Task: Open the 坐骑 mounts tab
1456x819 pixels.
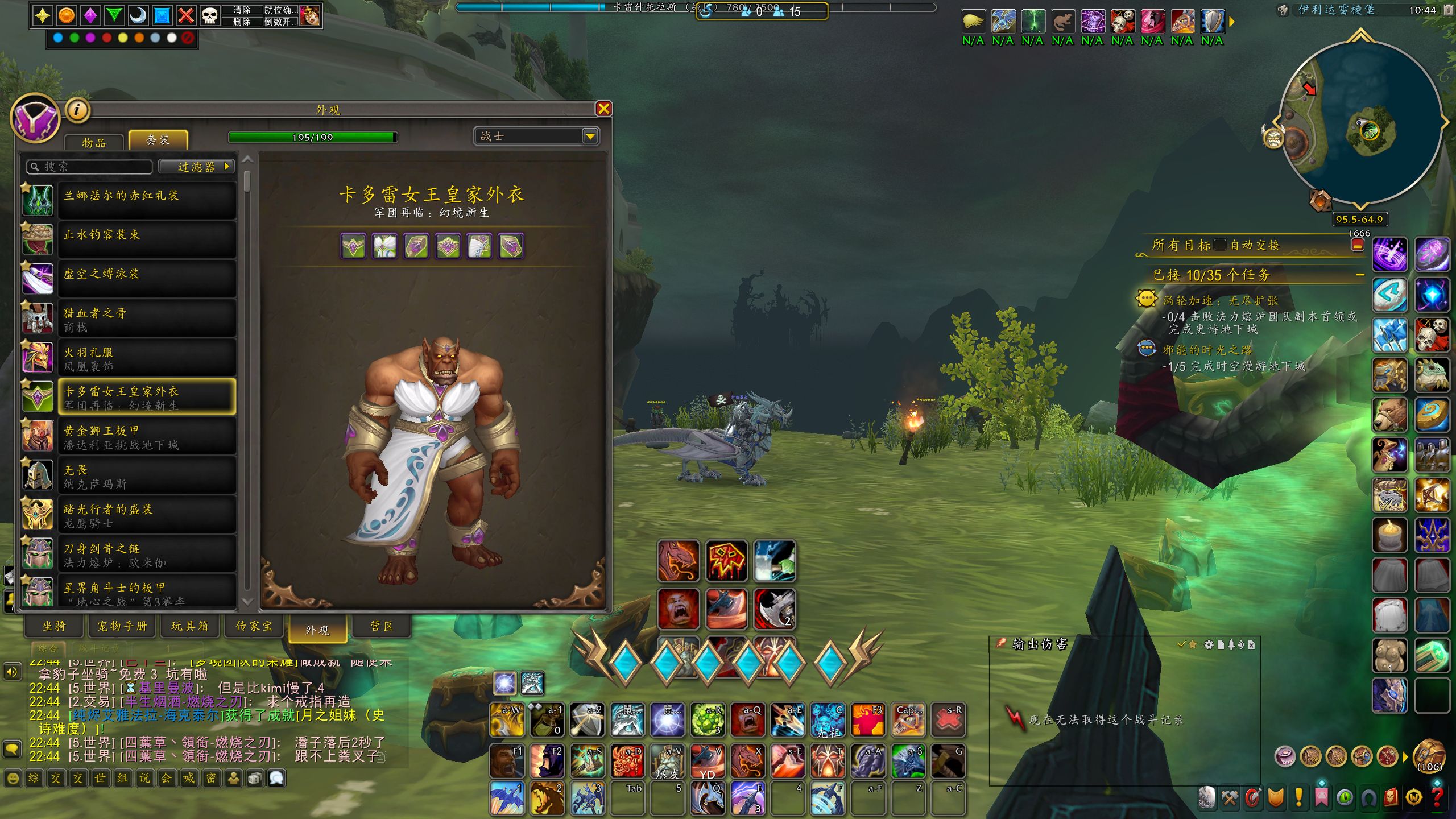Action: coord(55,626)
